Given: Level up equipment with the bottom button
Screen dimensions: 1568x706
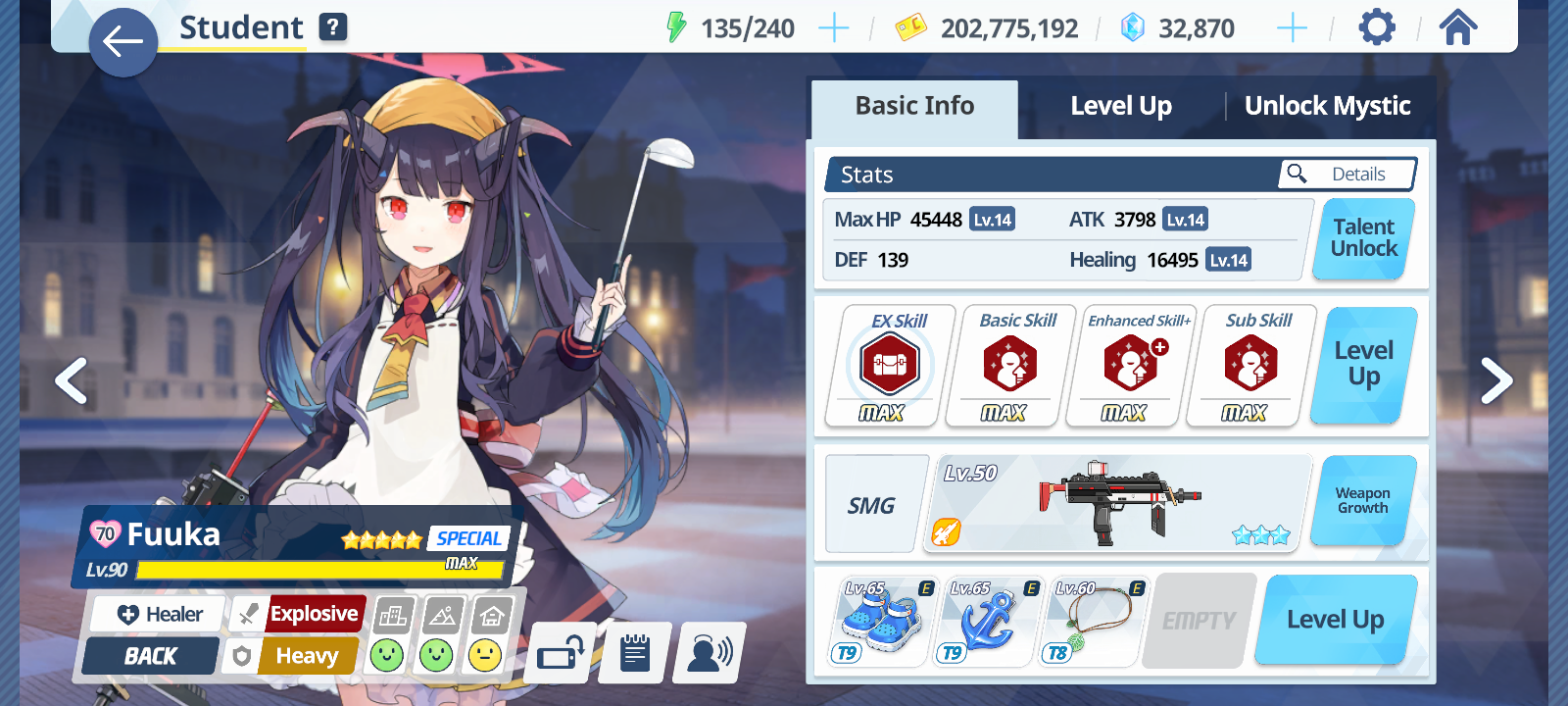Looking at the screenshot, I should [1335, 620].
